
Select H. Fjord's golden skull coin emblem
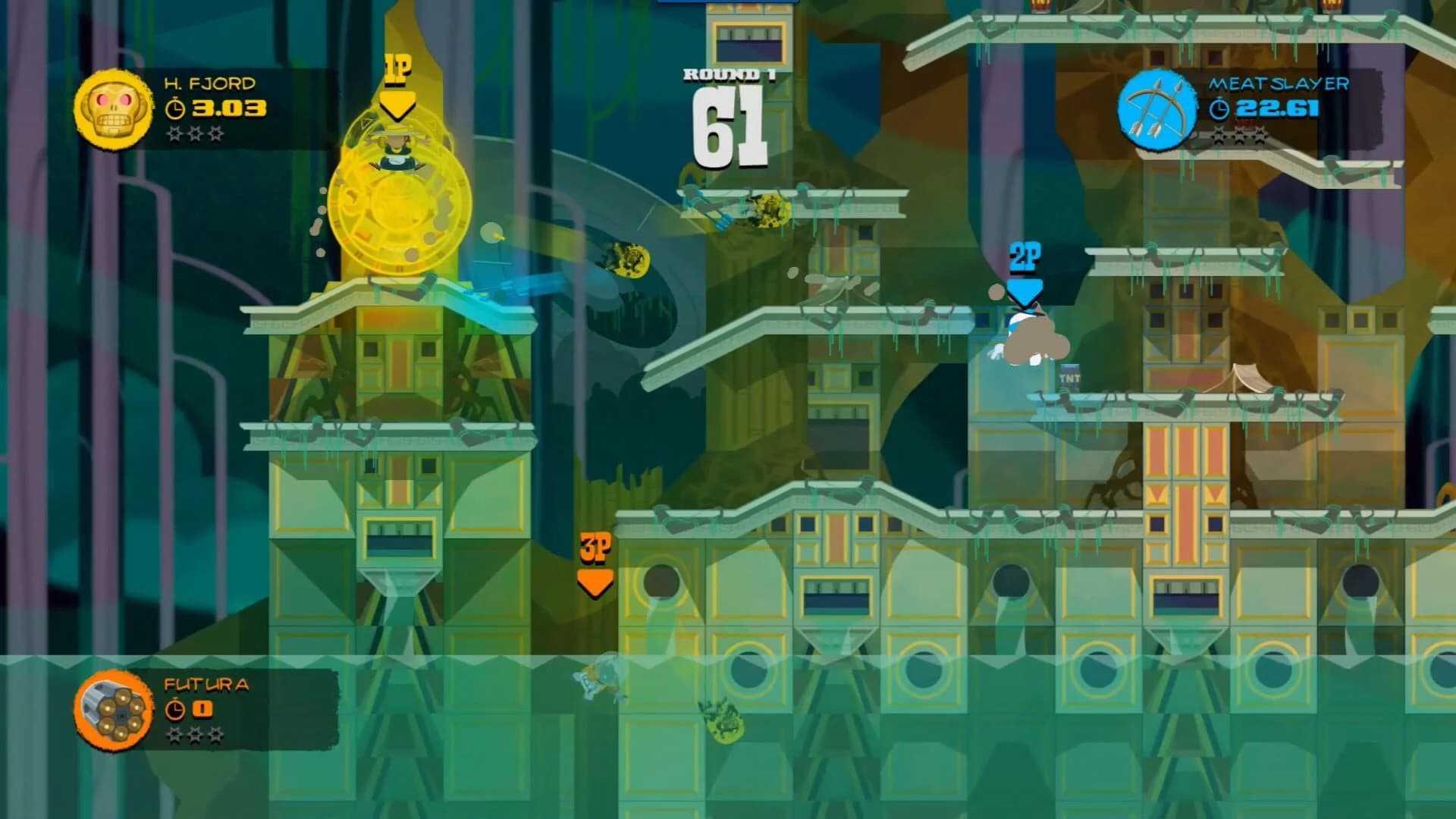114,108
